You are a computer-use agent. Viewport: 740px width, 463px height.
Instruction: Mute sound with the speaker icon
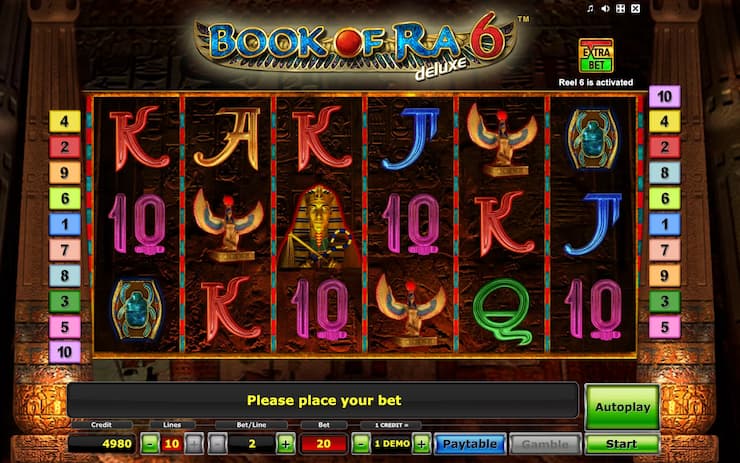click(605, 9)
